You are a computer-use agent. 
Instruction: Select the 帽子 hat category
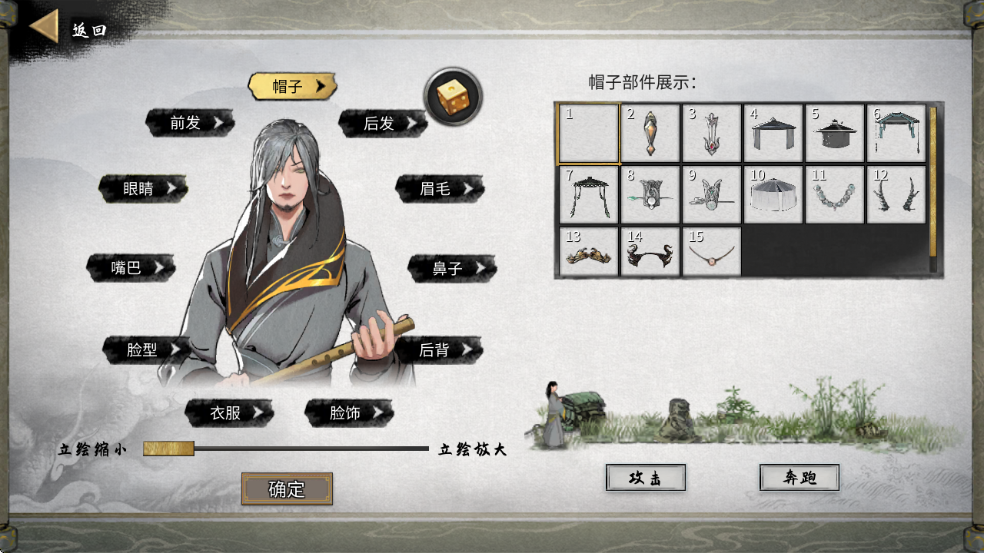(291, 86)
